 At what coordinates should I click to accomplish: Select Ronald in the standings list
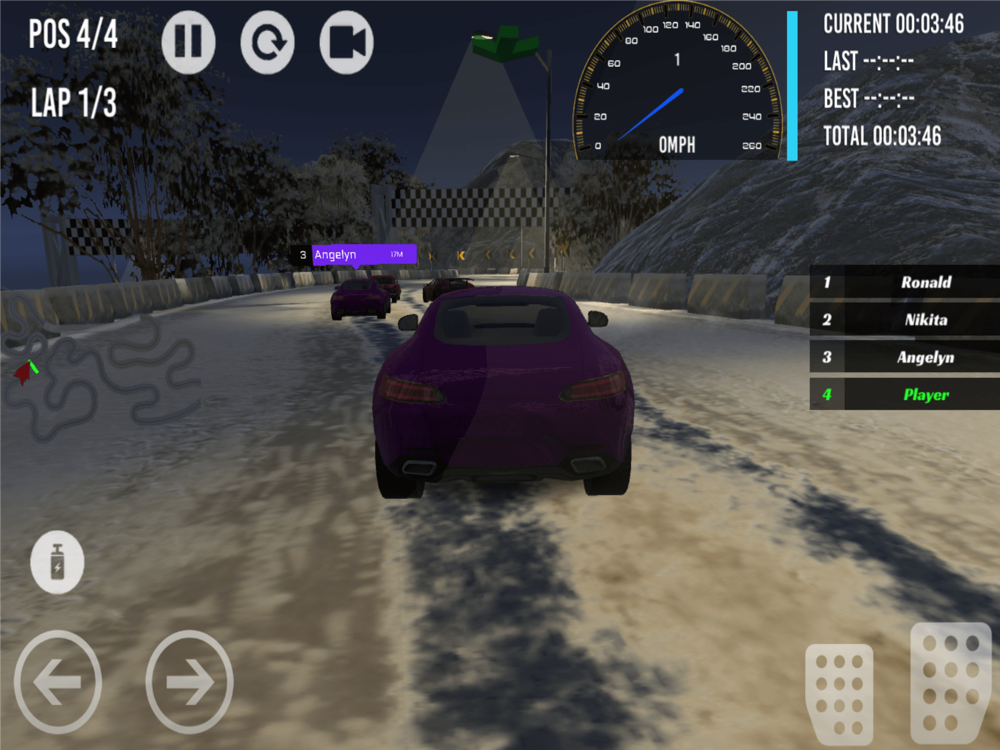(905, 283)
